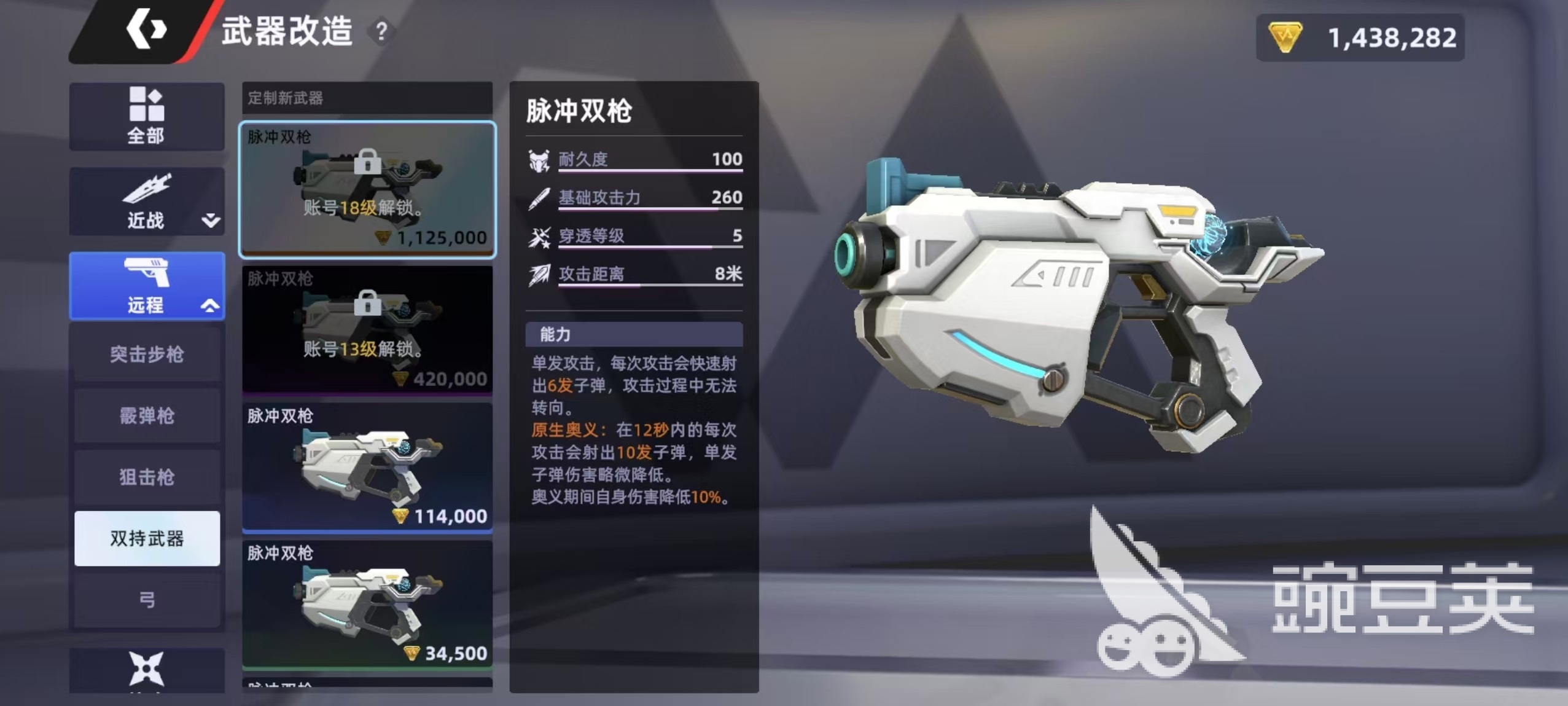Switch to the 双持武器 weapon tab
The width and height of the screenshot is (1568, 706).
click(x=147, y=538)
